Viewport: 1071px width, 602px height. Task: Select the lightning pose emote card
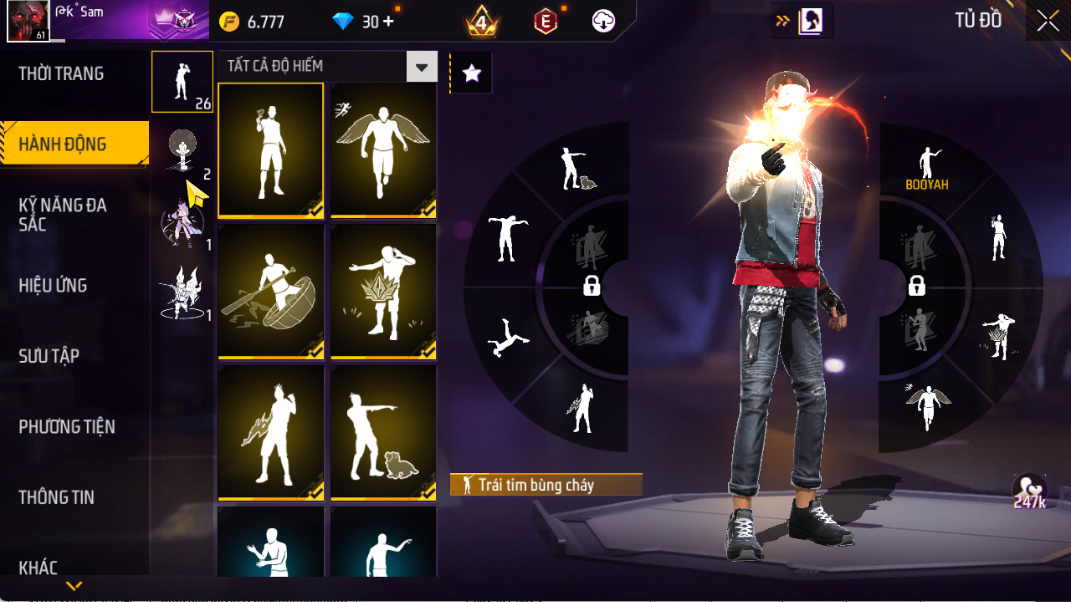[271, 432]
